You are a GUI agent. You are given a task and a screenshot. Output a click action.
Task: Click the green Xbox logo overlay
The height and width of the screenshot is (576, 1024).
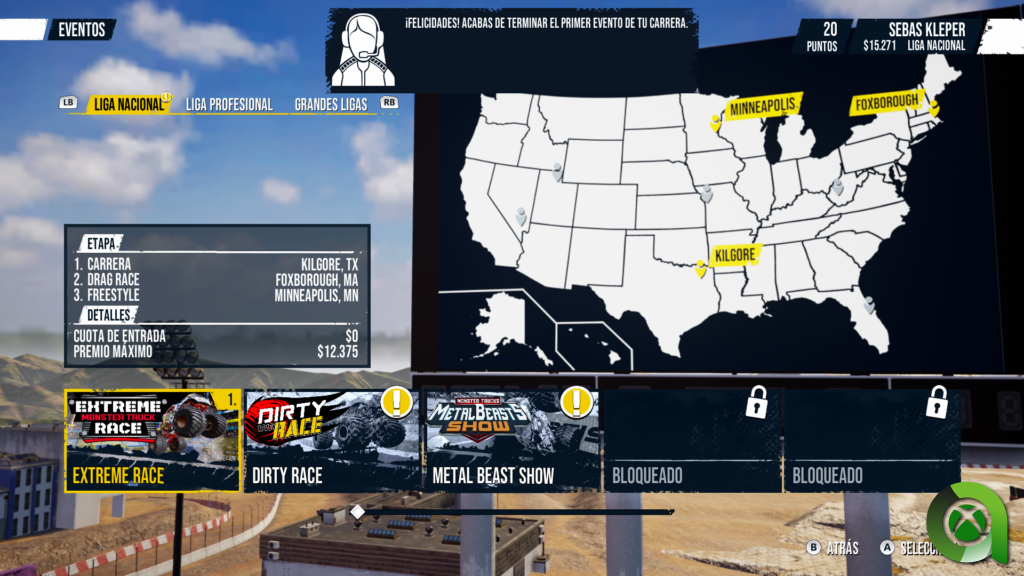point(965,522)
